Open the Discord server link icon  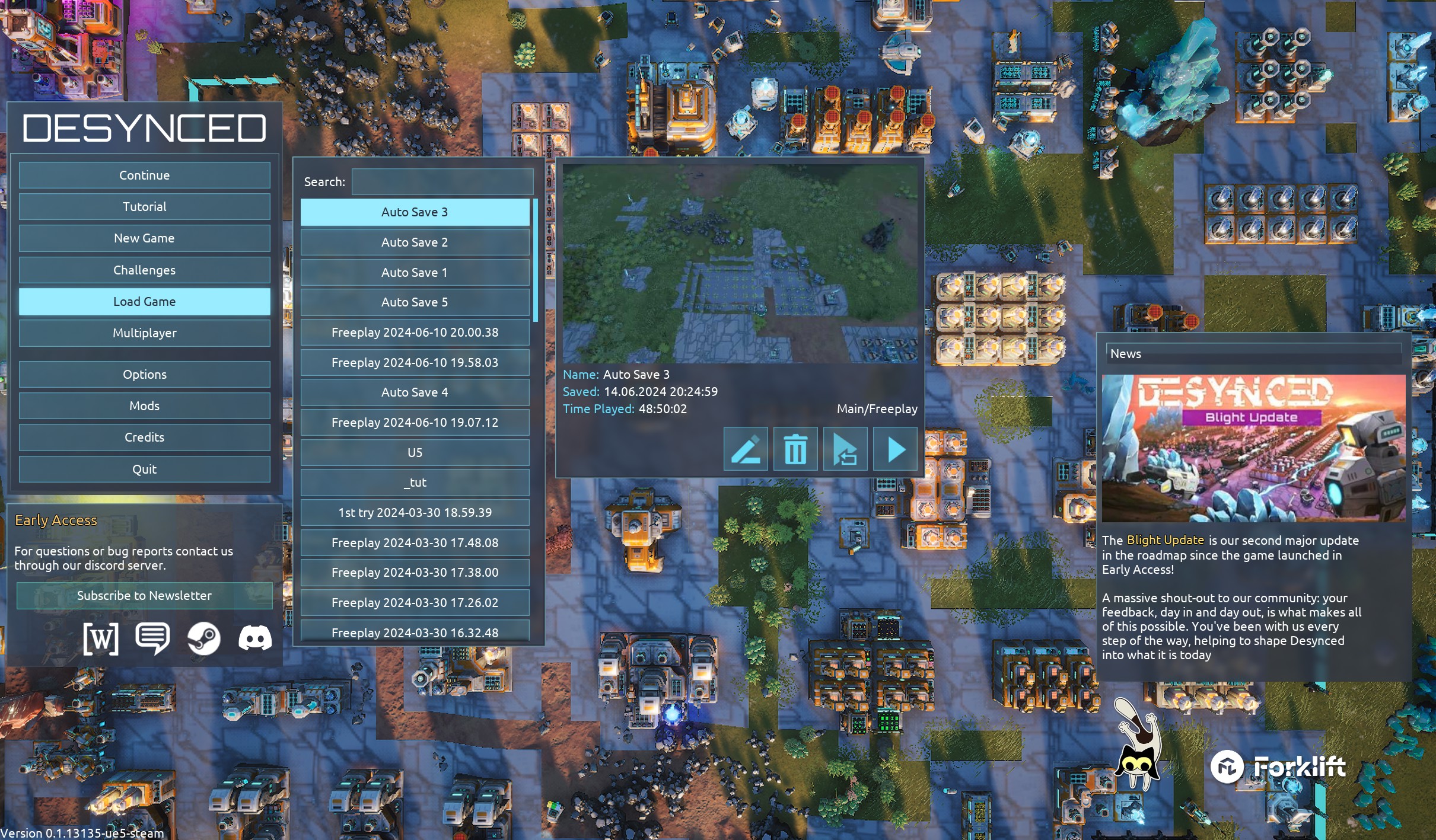tap(255, 638)
